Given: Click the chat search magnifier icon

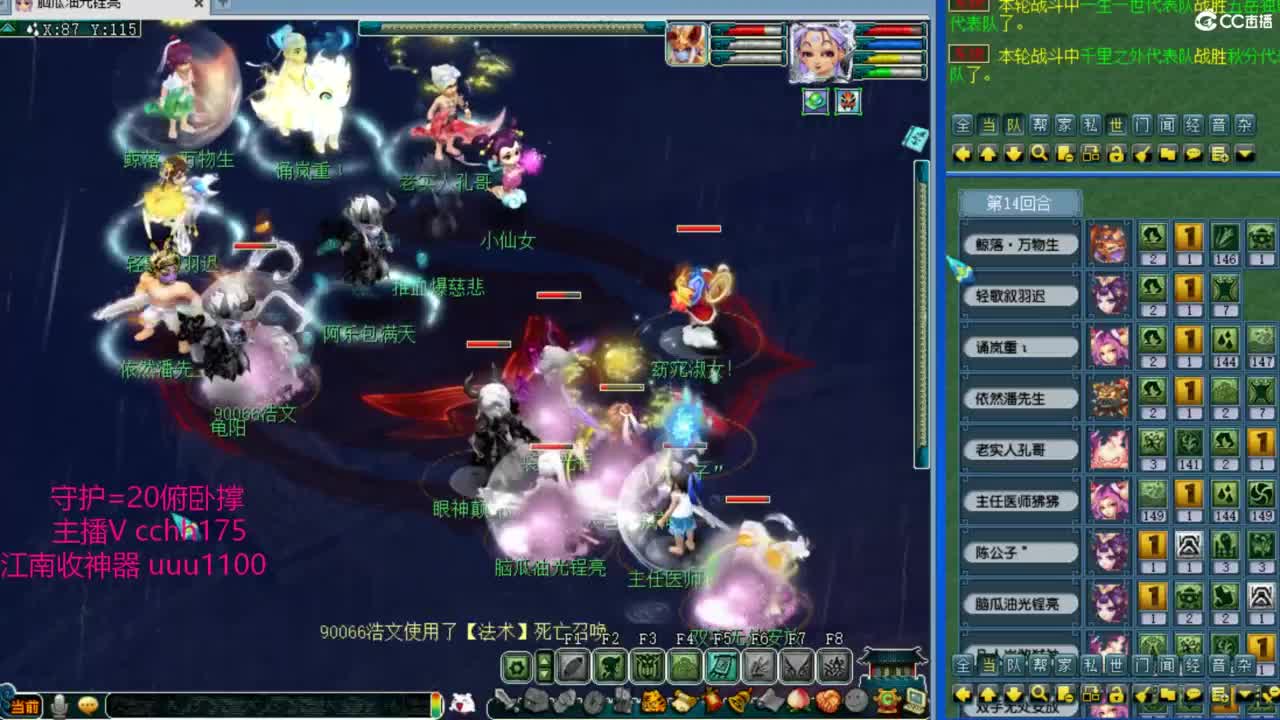Looking at the screenshot, I should tap(1039, 152).
